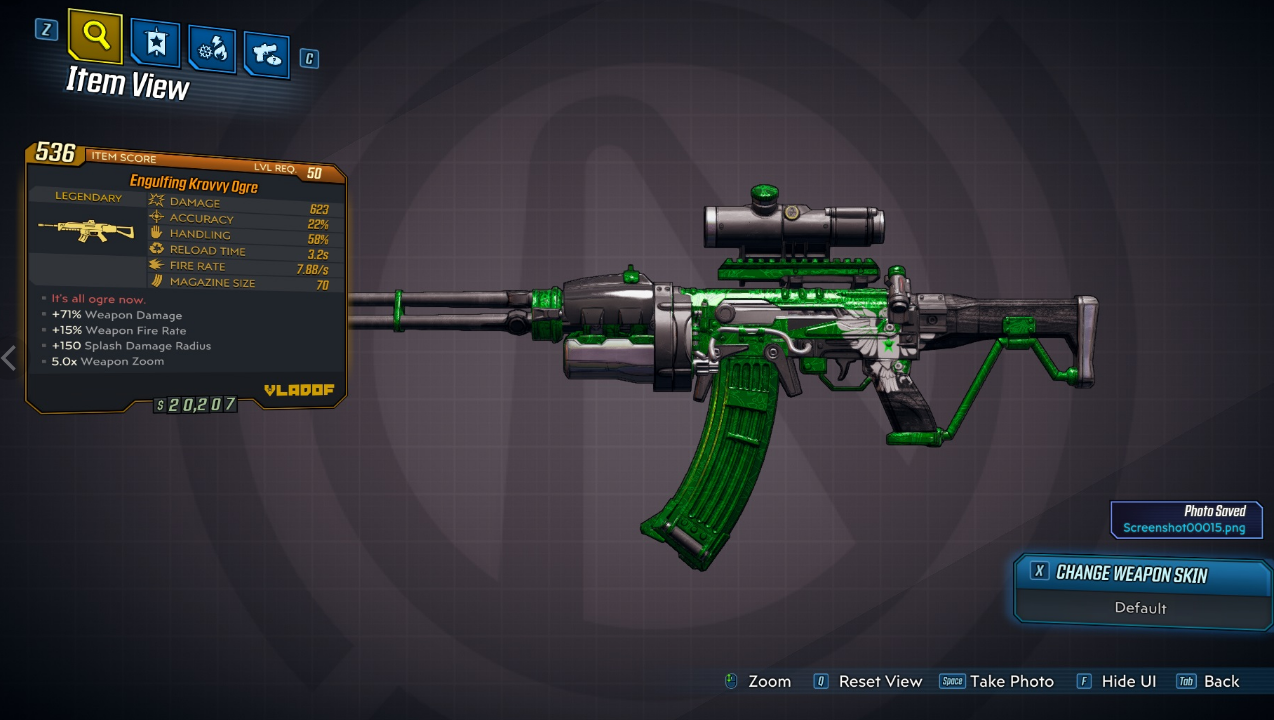Activate Reset View option
Viewport: 1274px width, 720px height.
(x=868, y=682)
